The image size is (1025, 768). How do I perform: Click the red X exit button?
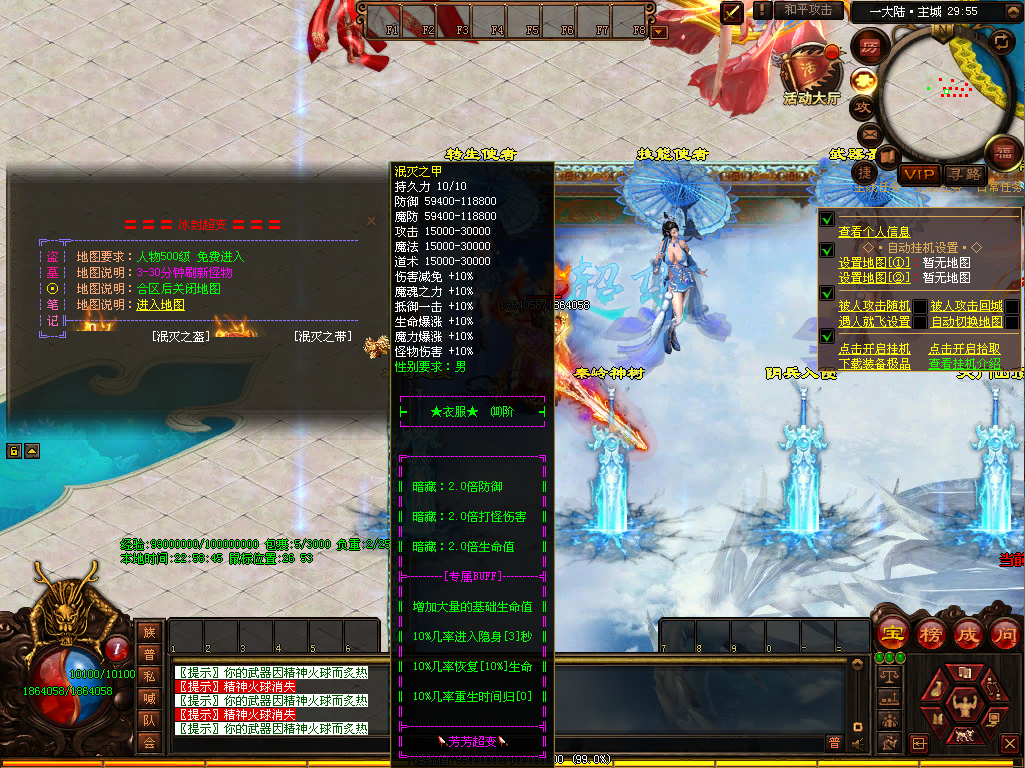click(x=1009, y=743)
